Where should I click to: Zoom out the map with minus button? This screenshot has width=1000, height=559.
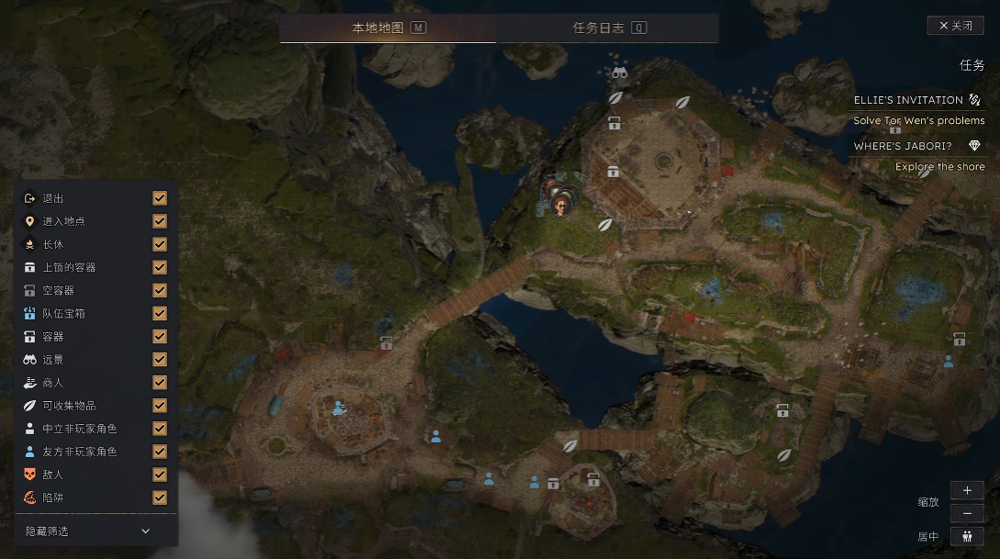pyautogui.click(x=967, y=513)
